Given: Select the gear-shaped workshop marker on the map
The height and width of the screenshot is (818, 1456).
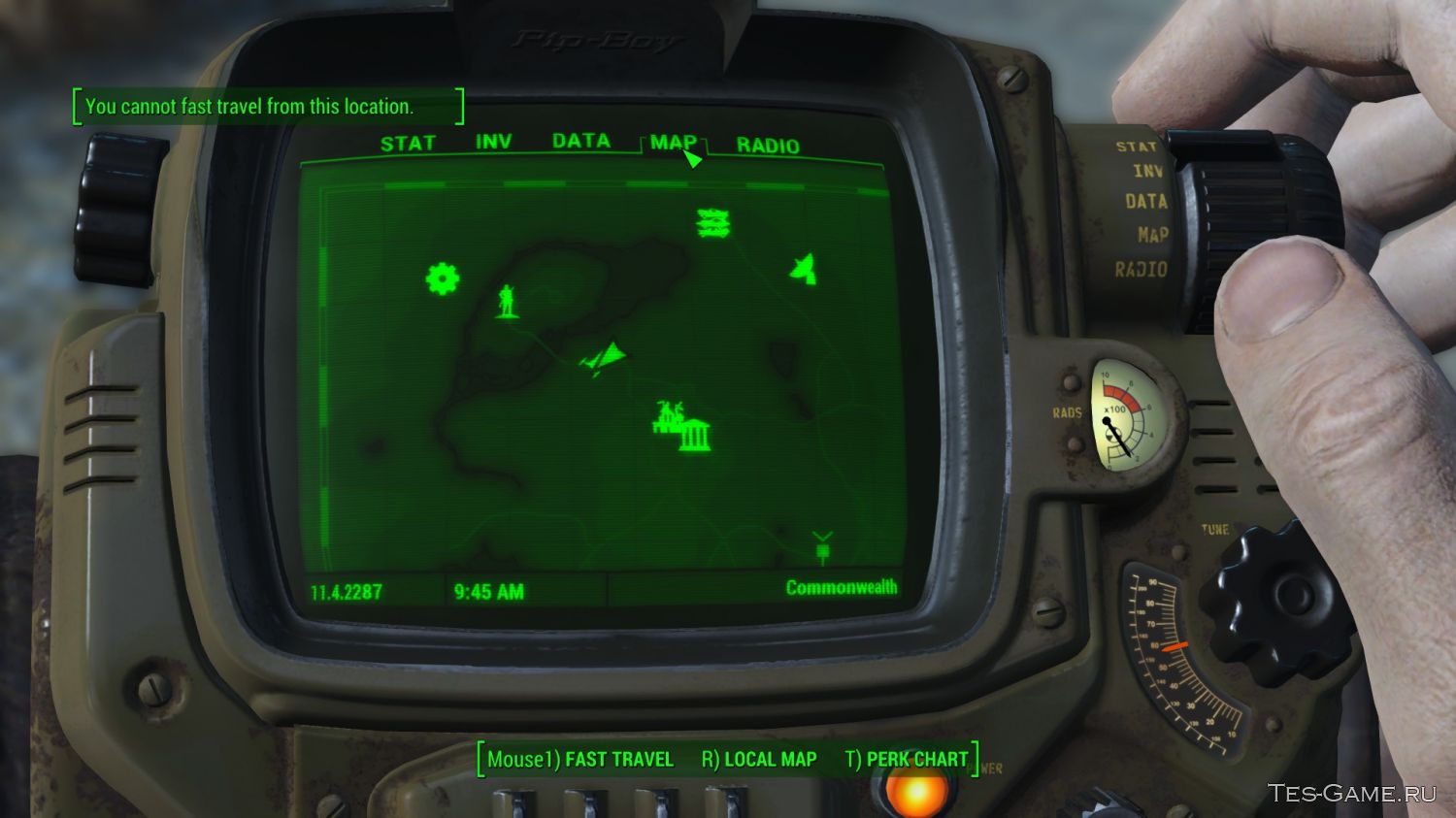Looking at the screenshot, I should coord(443,278).
